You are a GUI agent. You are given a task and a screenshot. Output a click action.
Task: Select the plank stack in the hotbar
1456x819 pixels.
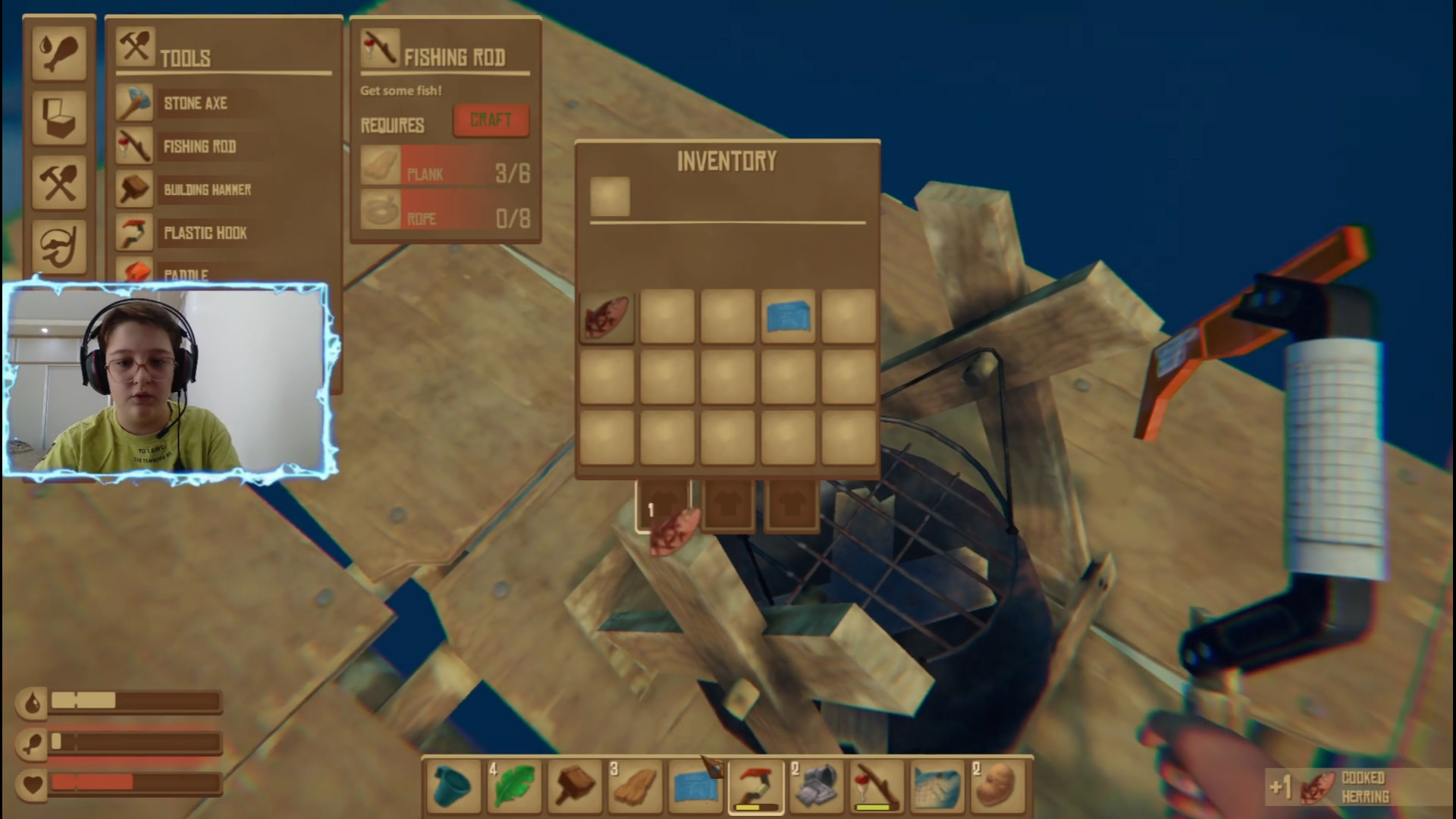(635, 786)
